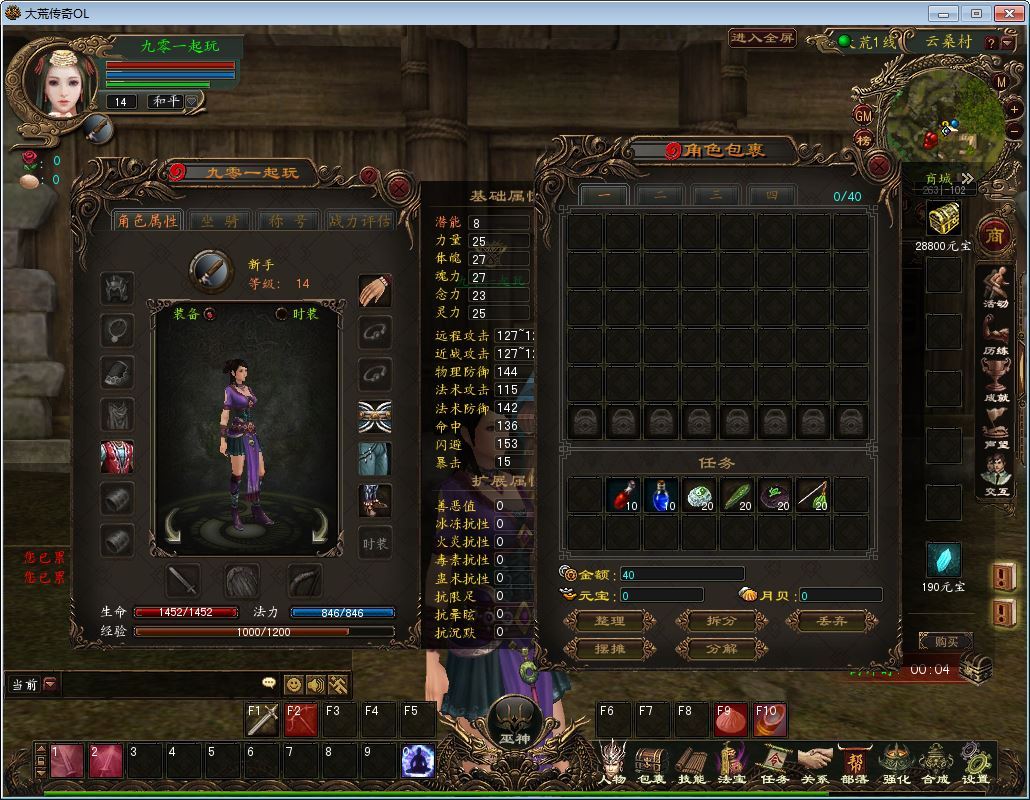Close the game window from the title bar
1030x800 pixels.
[x=1006, y=13]
